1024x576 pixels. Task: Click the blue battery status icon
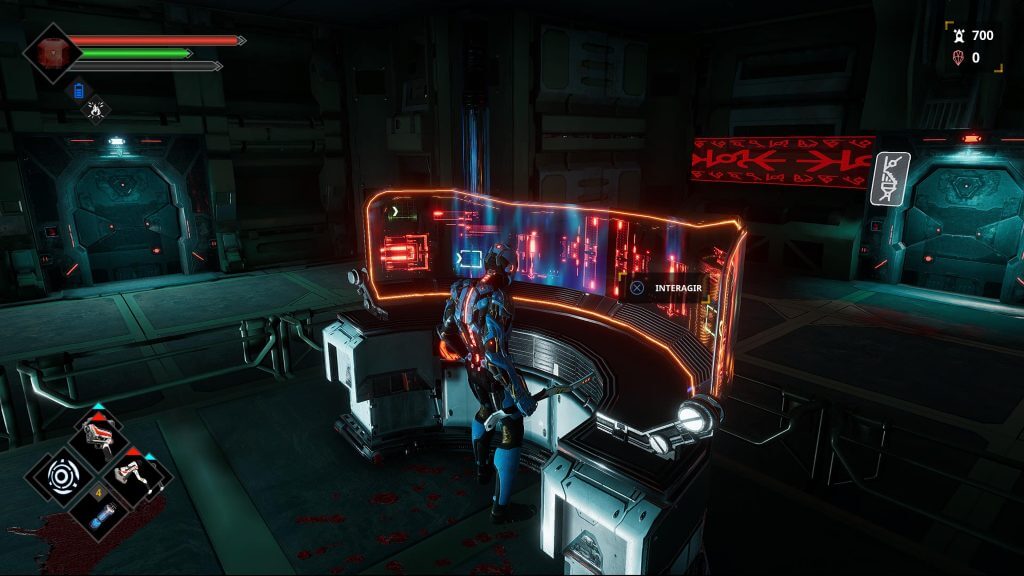[81, 91]
